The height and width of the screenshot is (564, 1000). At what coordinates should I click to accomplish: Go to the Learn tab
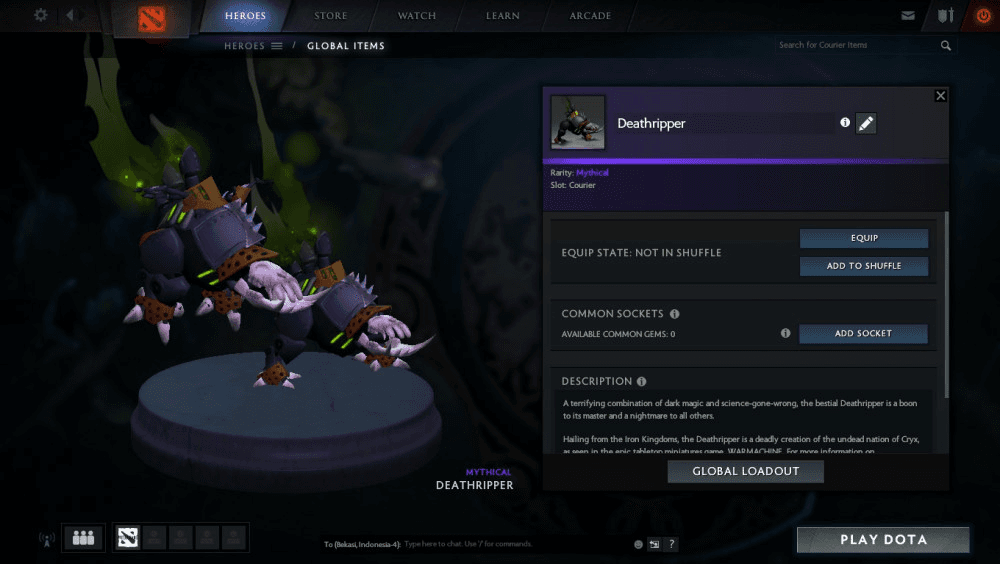(x=503, y=16)
